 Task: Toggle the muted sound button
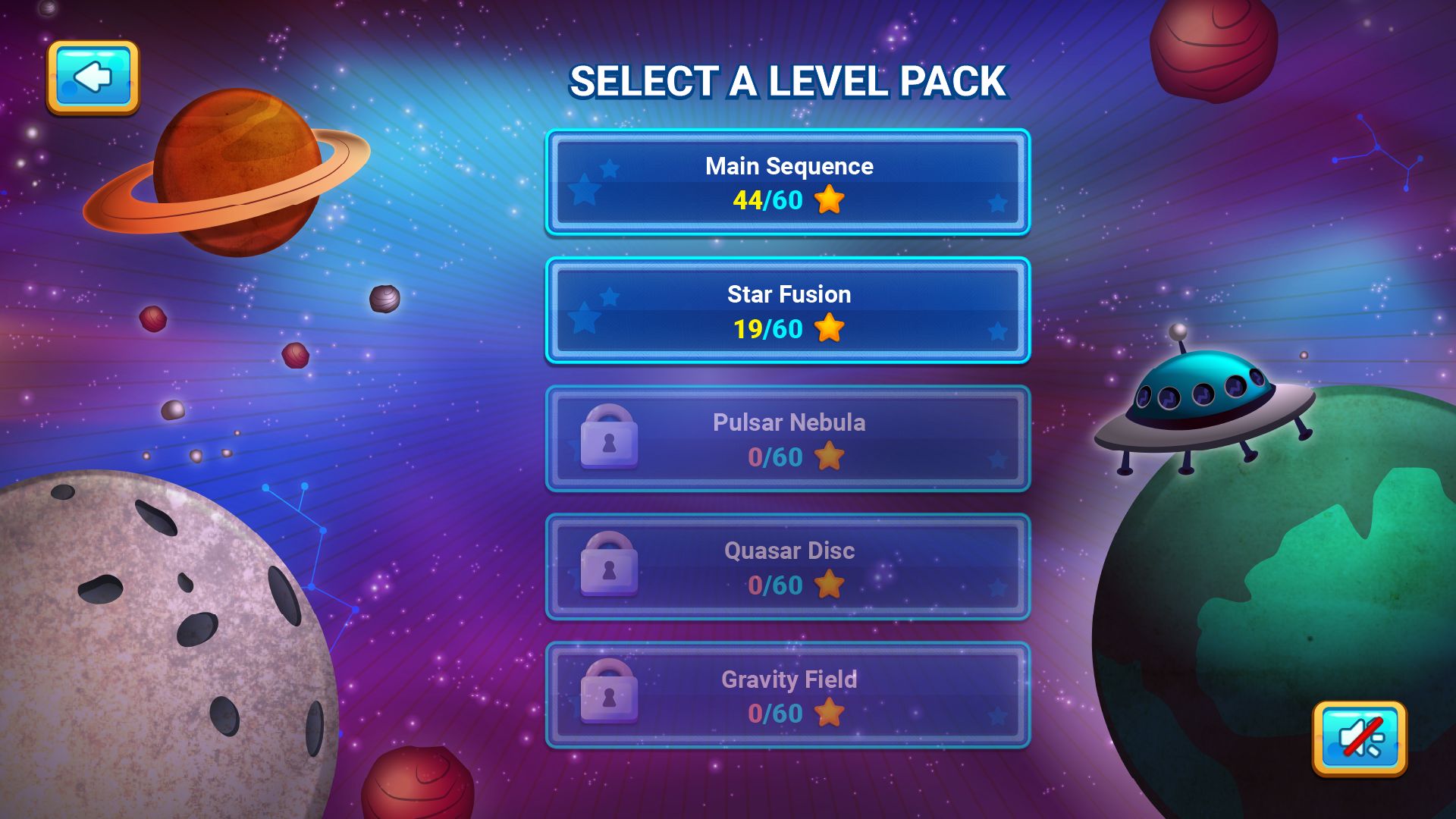point(1359,738)
